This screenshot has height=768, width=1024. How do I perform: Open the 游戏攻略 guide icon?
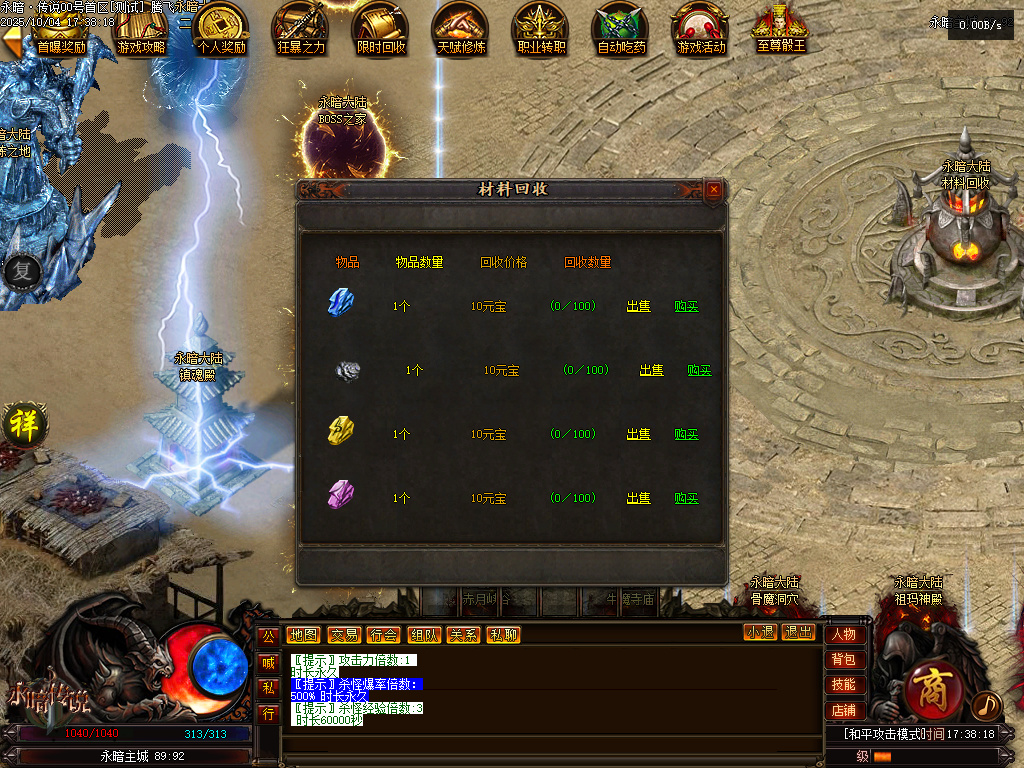(141, 29)
